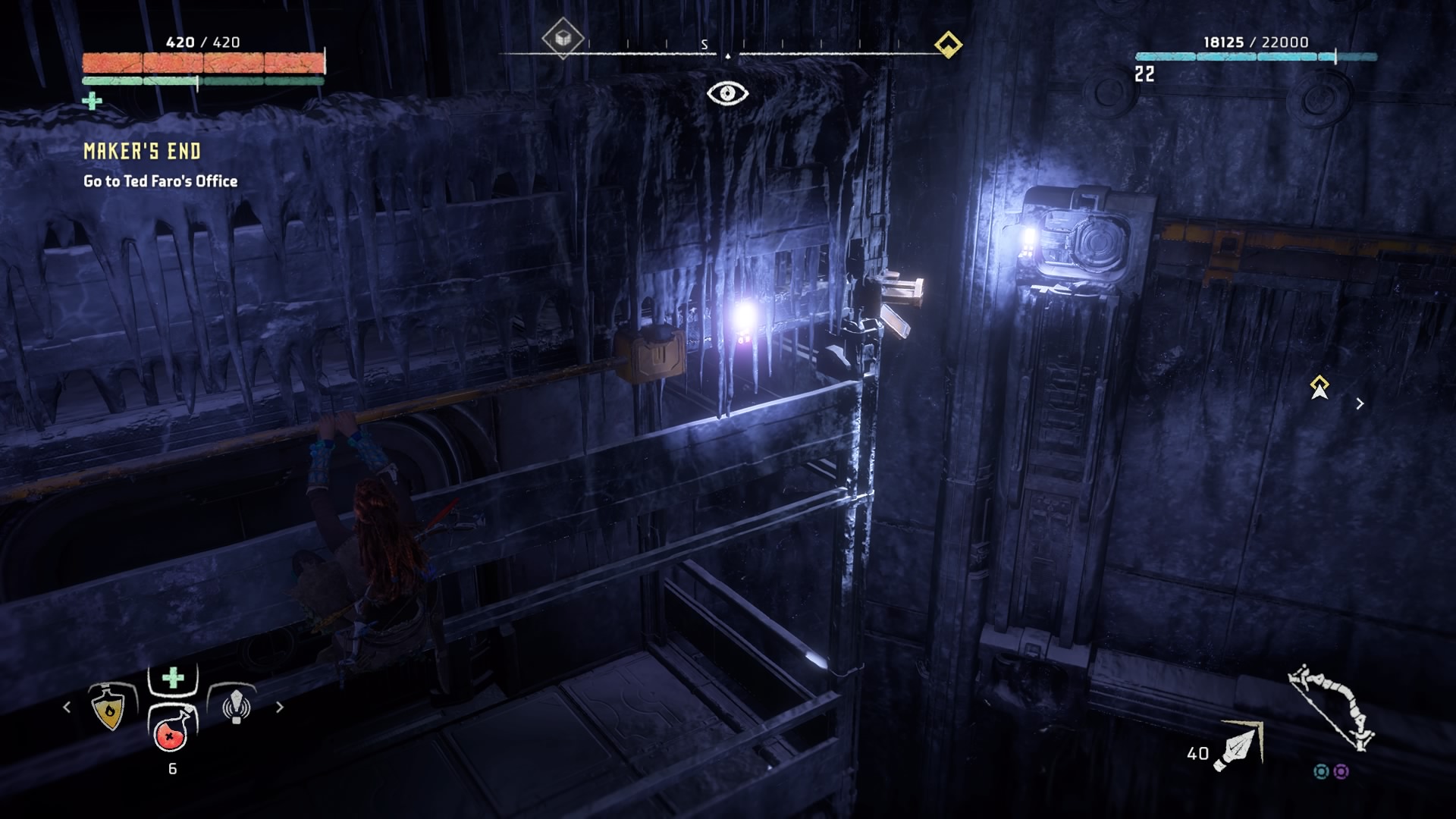
Task: Click the small green plus under the health bar
Action: point(92,101)
